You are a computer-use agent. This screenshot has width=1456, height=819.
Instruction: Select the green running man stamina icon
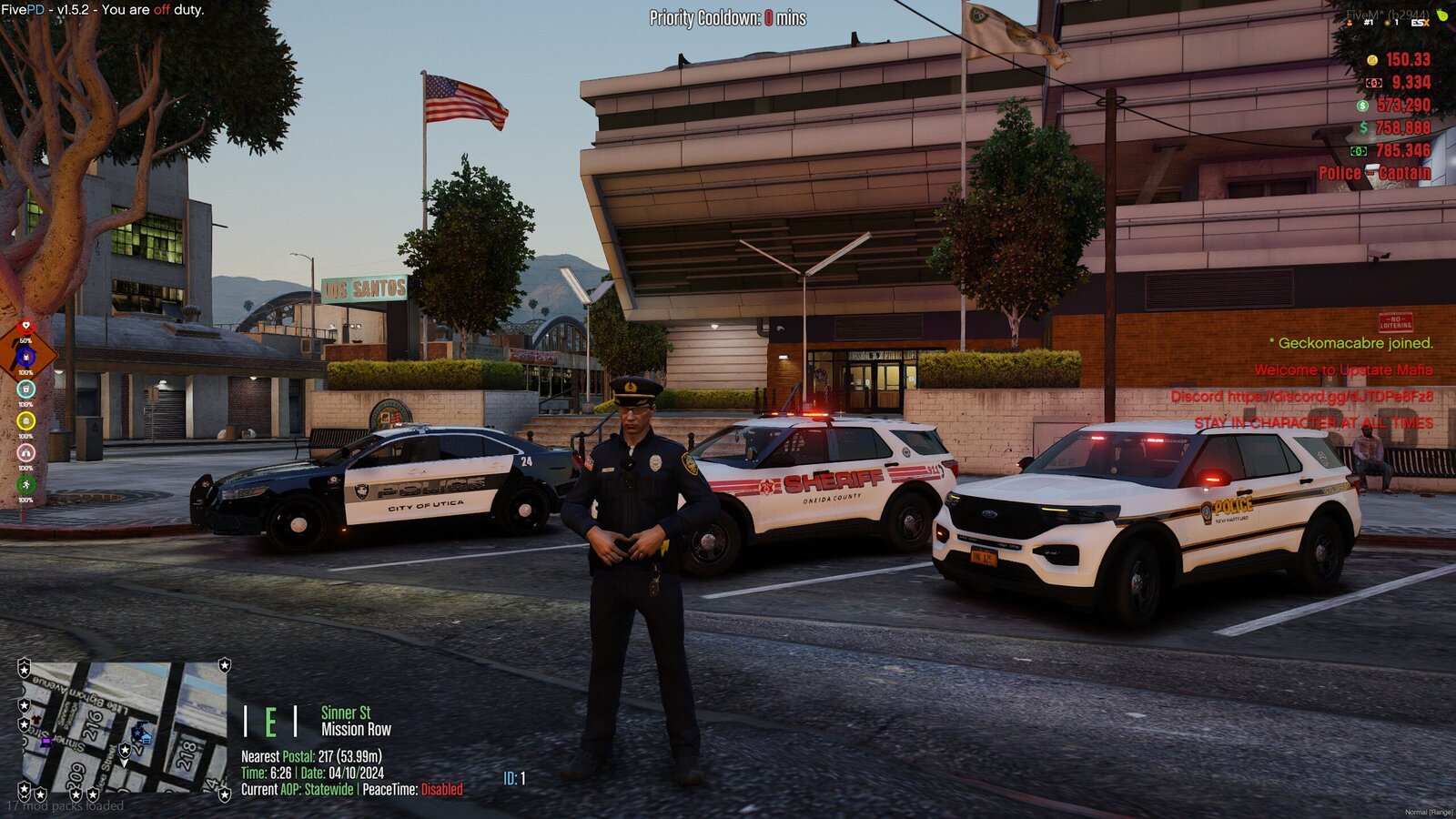pos(25,484)
